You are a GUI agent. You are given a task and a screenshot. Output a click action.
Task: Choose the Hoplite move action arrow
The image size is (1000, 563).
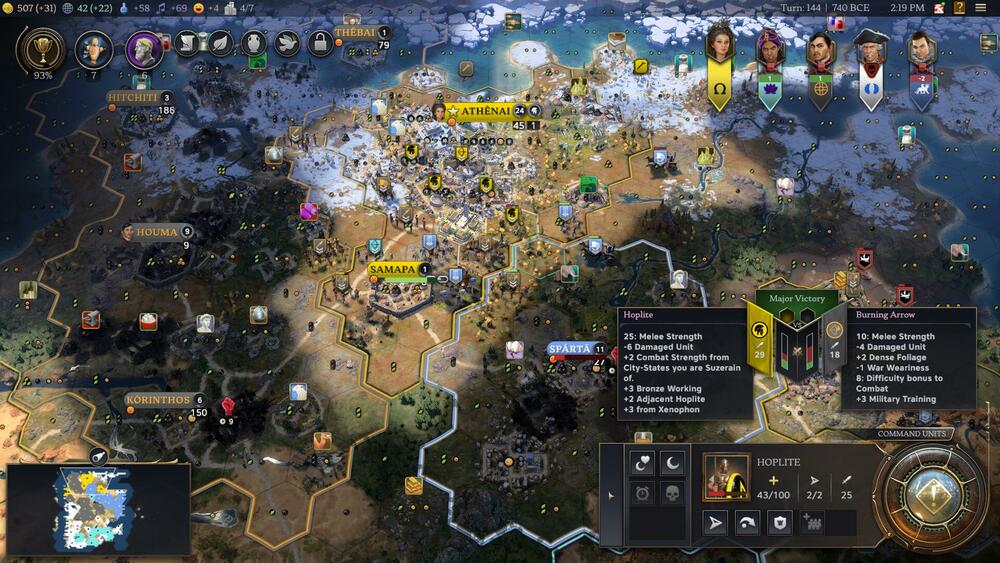[715, 522]
